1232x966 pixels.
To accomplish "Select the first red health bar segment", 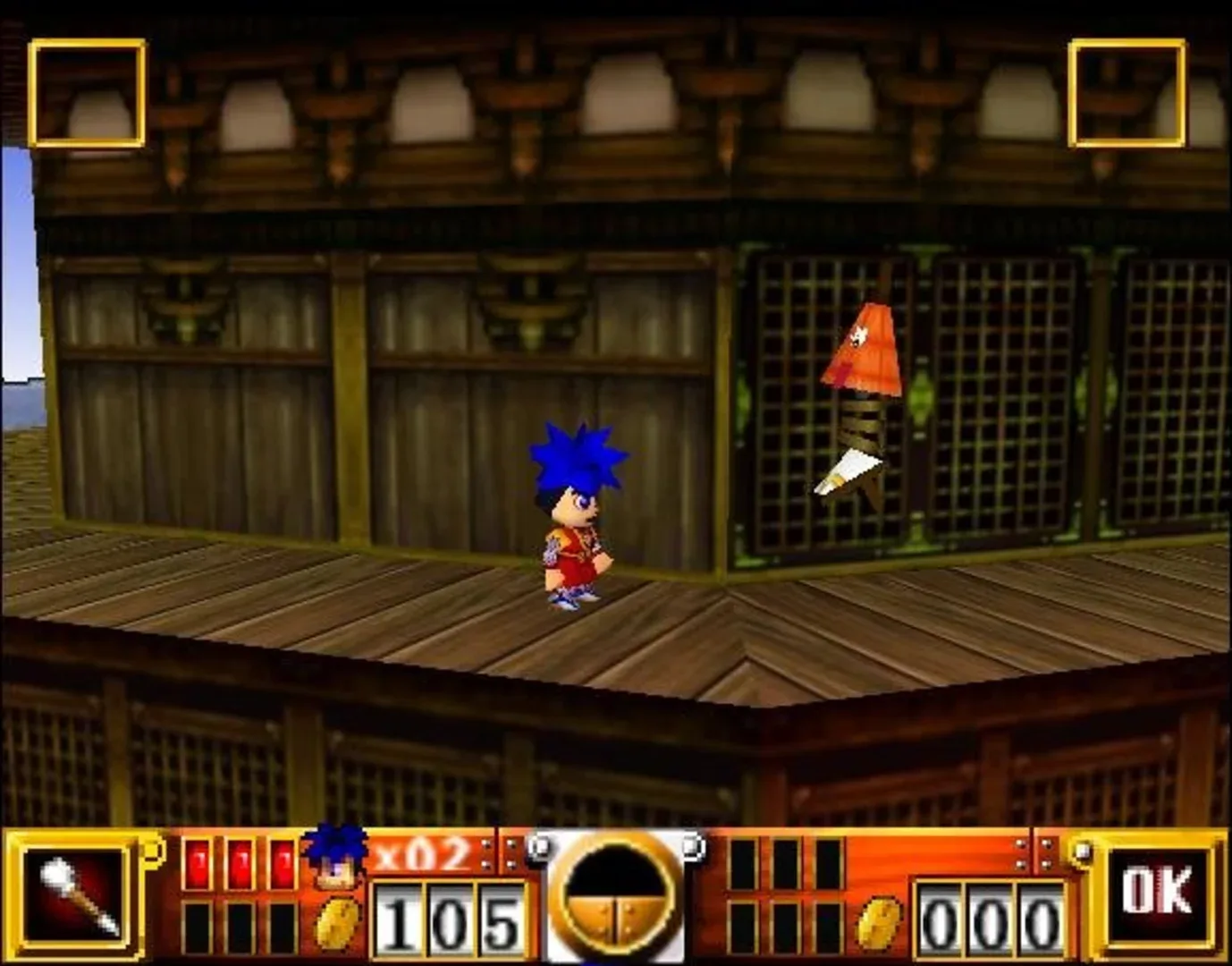I will [198, 863].
